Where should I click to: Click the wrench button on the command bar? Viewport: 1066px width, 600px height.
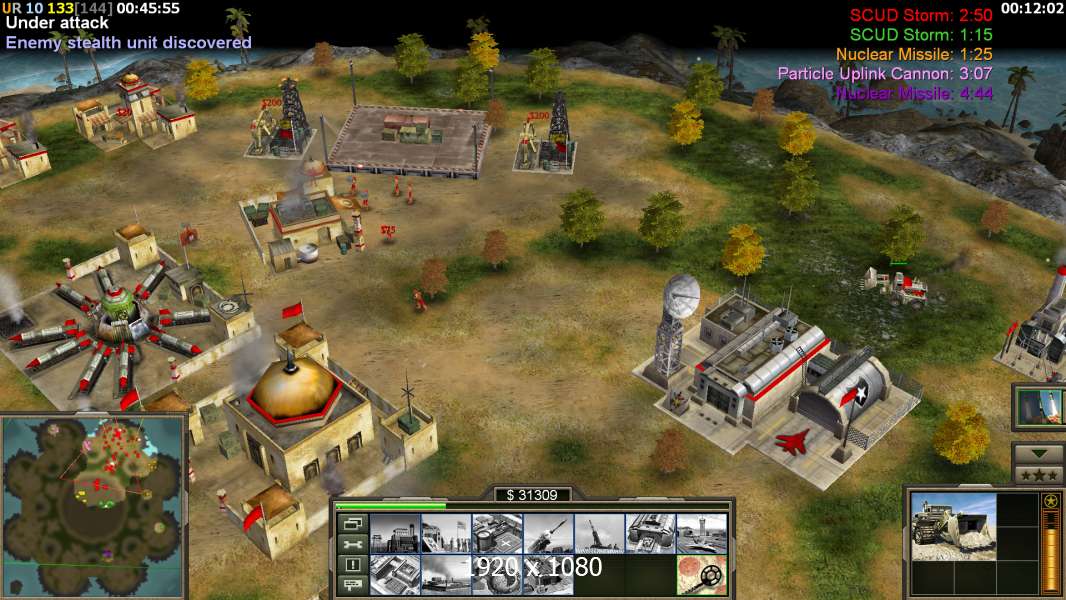352,545
